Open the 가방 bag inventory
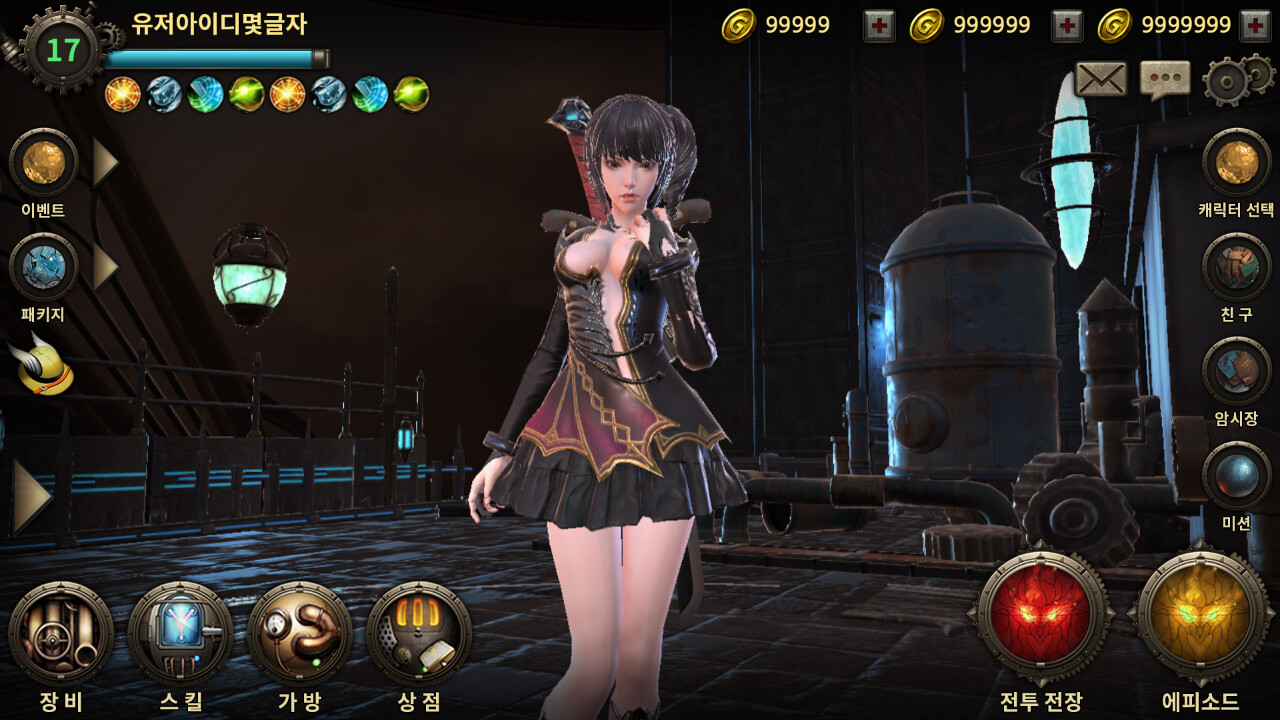Viewport: 1280px width, 720px height. [x=300, y=634]
